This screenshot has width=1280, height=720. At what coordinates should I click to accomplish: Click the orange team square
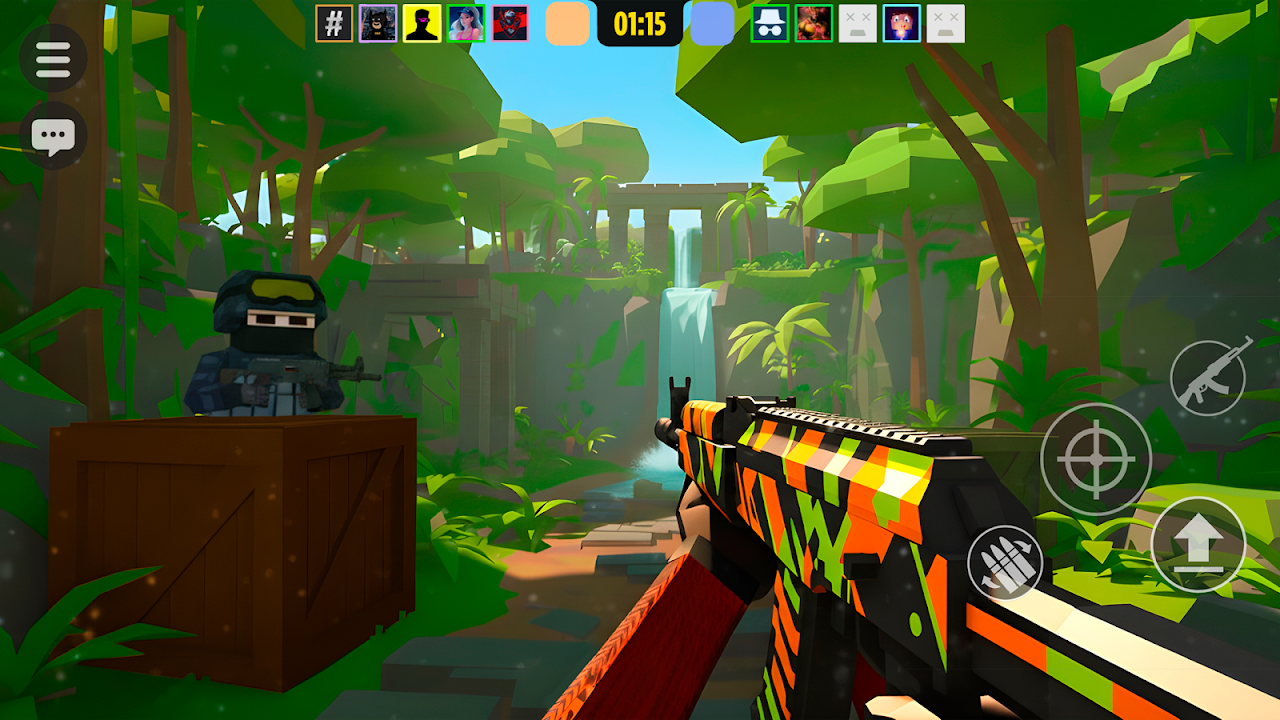[567, 23]
